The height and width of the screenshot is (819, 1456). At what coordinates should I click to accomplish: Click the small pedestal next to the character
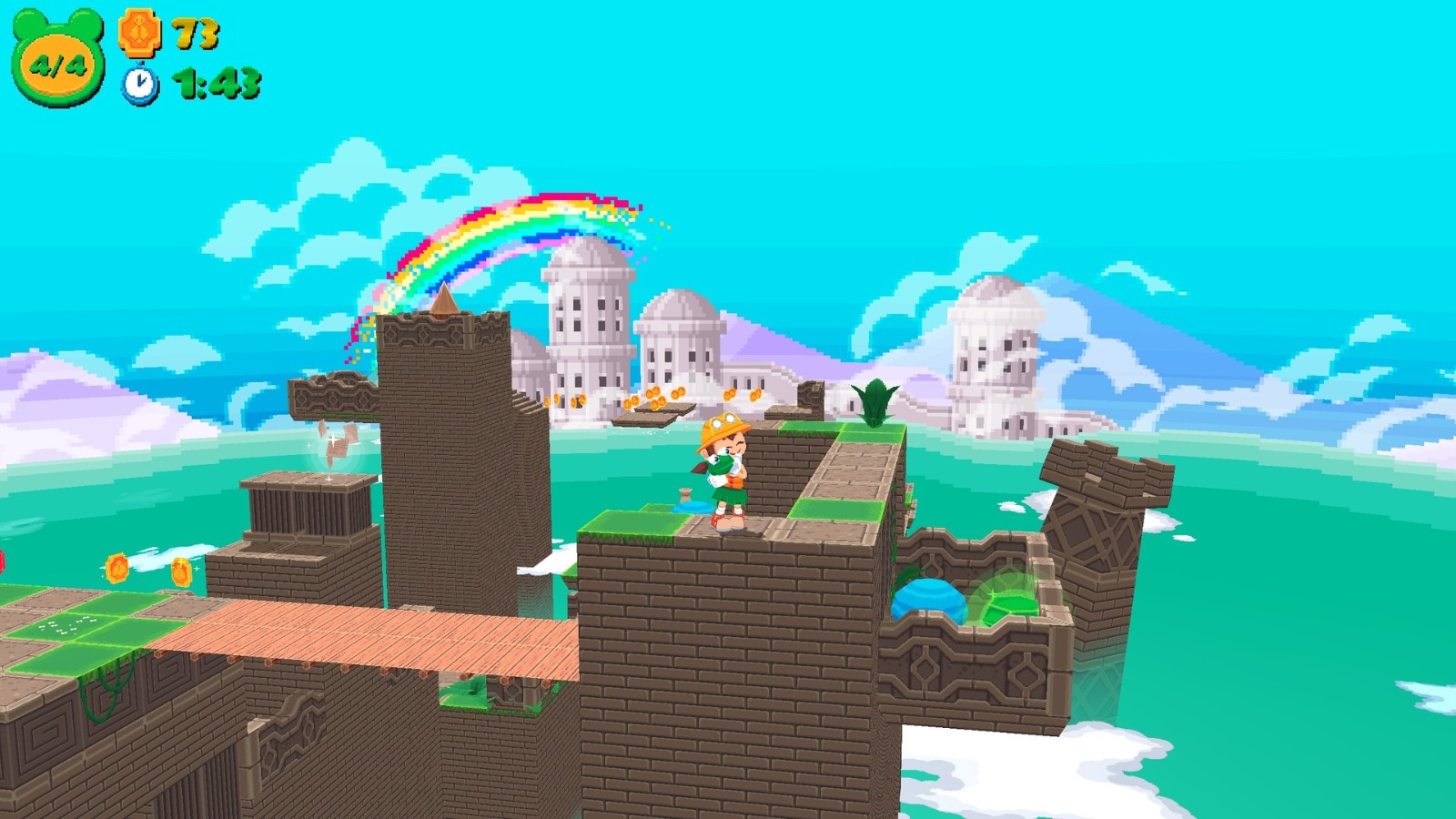pyautogui.click(x=685, y=494)
